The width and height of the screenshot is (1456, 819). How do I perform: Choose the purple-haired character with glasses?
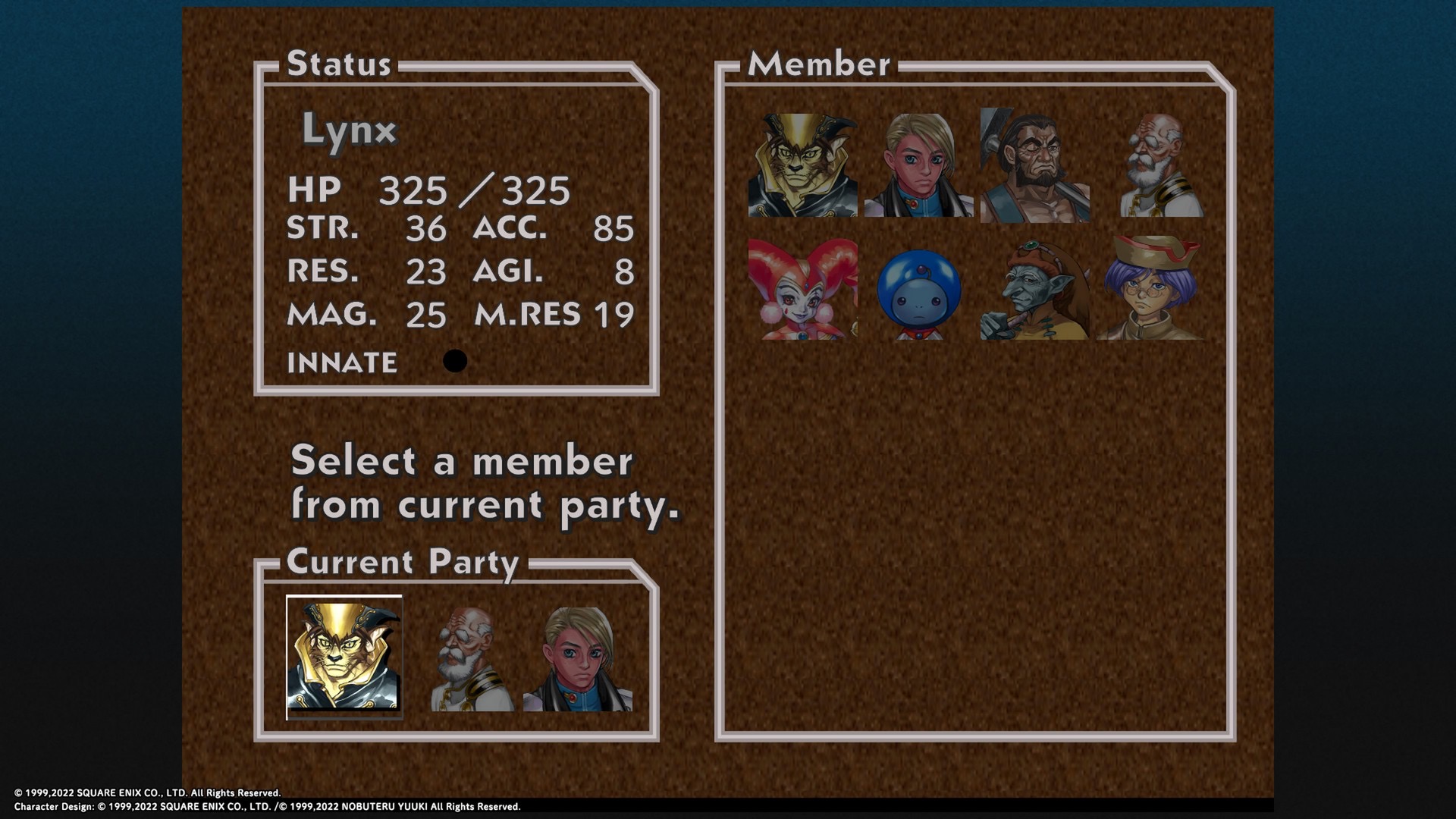(x=1150, y=289)
